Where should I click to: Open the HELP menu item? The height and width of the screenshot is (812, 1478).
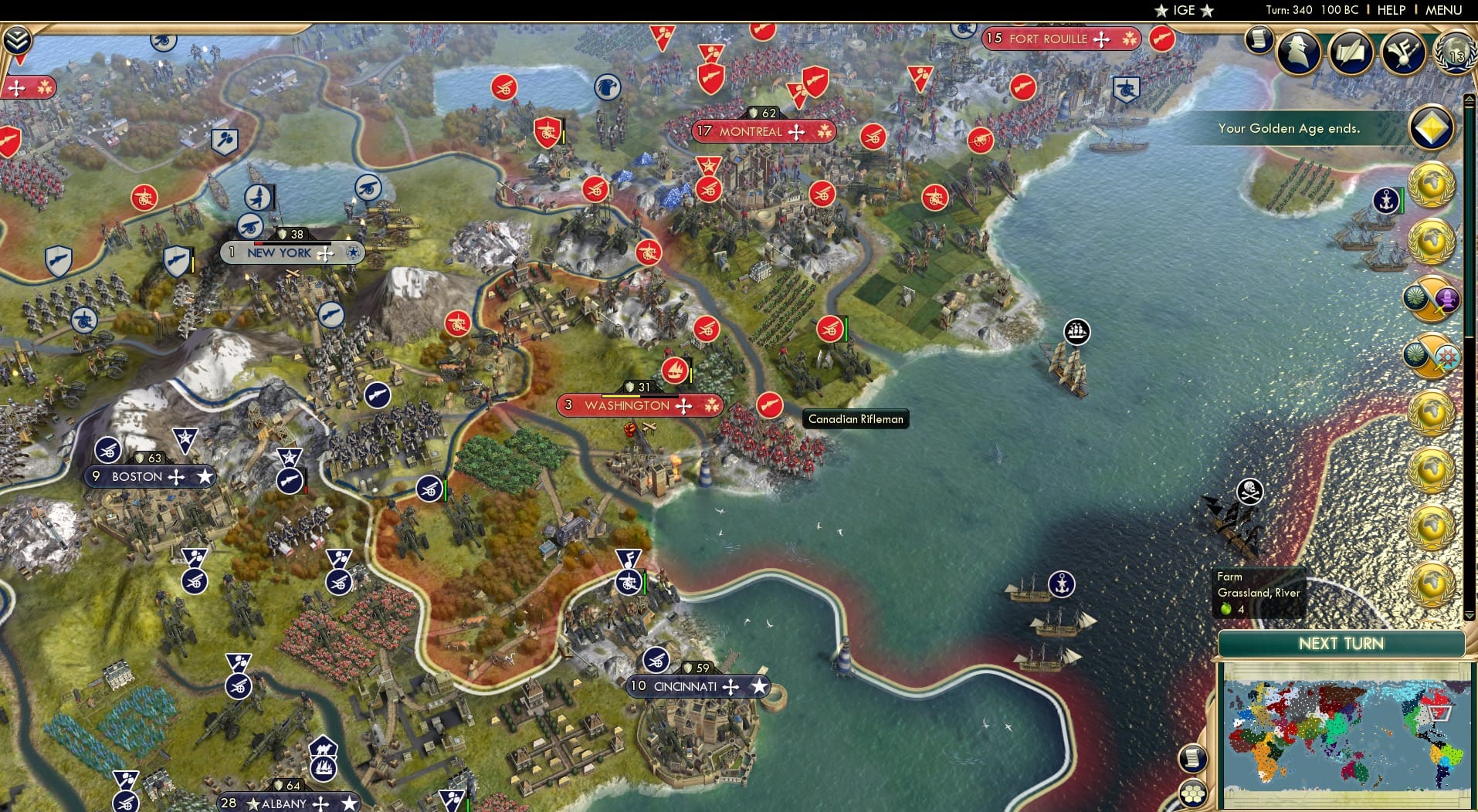(1390, 10)
